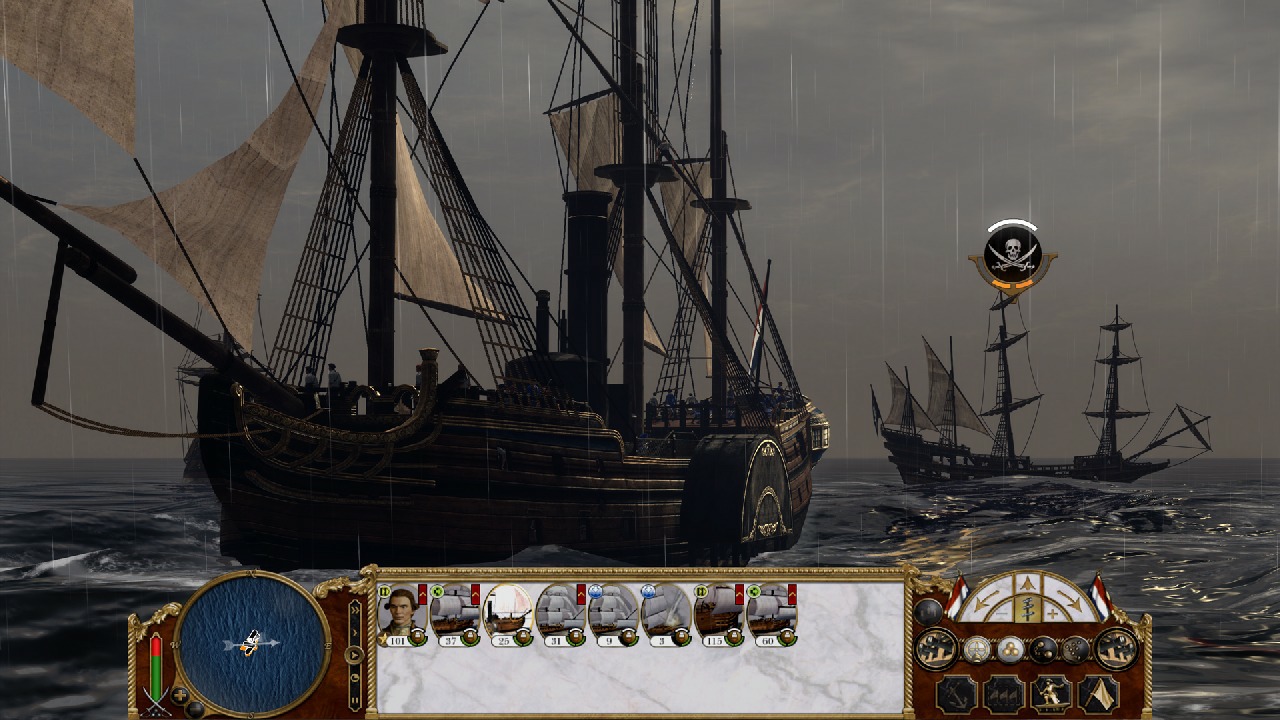1280x720 pixels.
Task: Decrease sail speed with the minus button
Action: tap(1002, 613)
